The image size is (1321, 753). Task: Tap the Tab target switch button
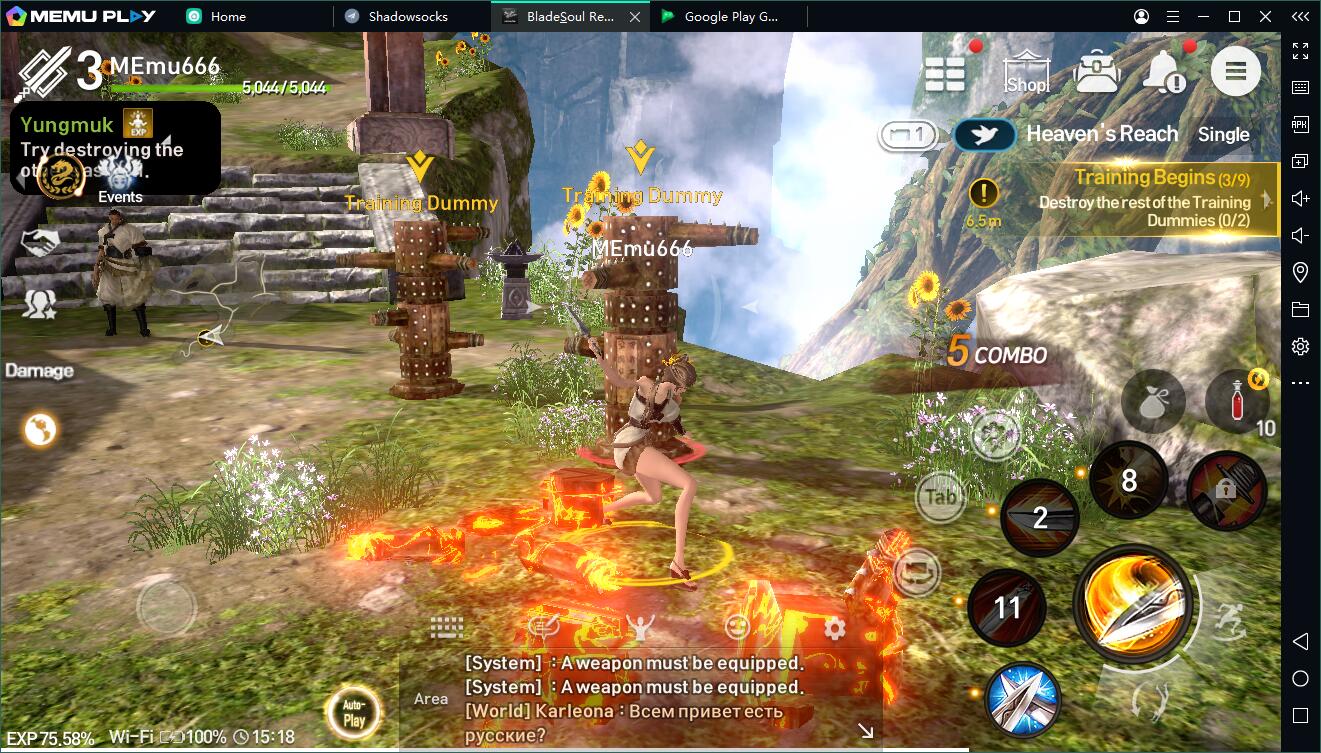(941, 496)
